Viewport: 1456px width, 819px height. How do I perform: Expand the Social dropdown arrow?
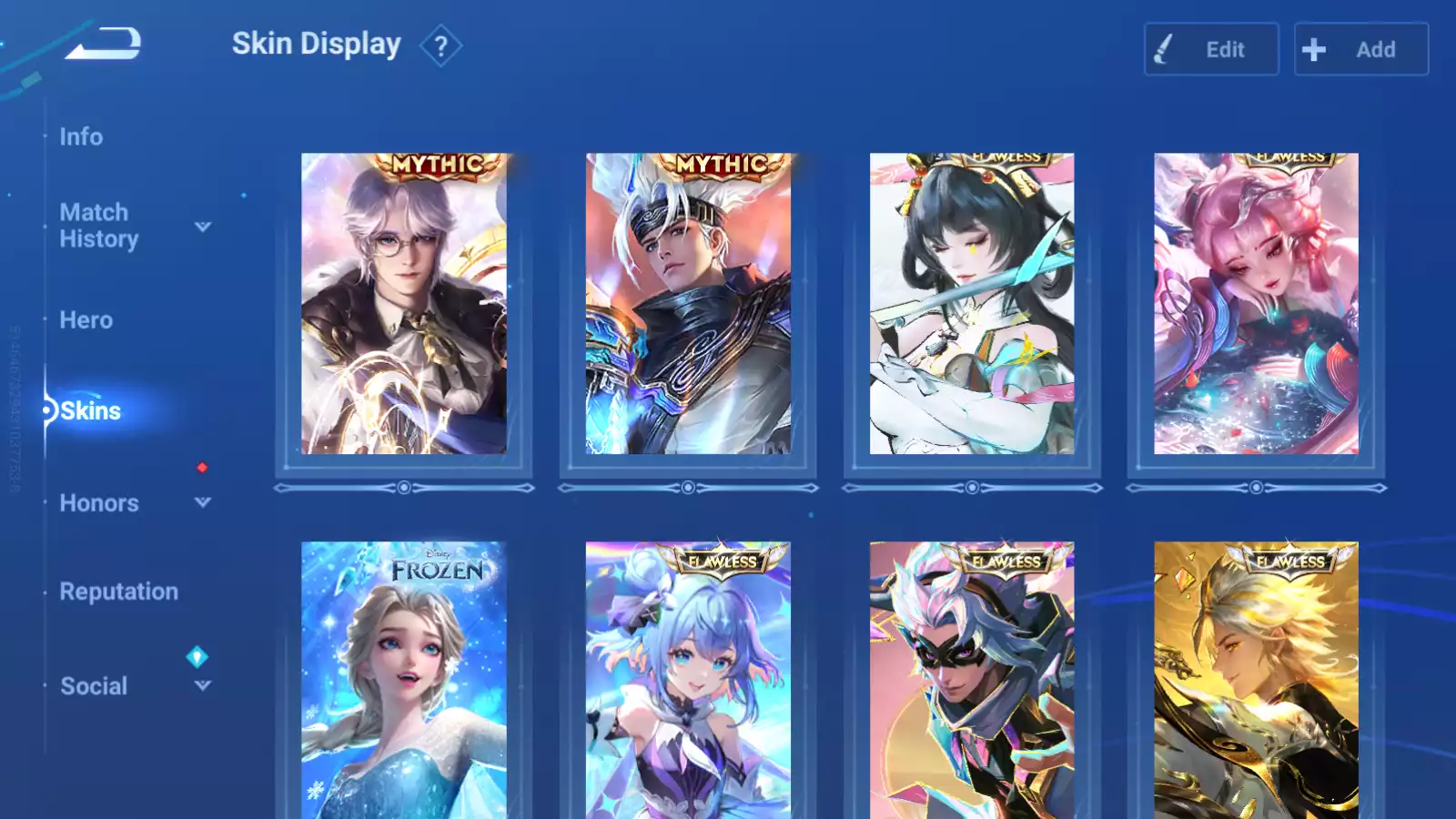click(x=203, y=685)
